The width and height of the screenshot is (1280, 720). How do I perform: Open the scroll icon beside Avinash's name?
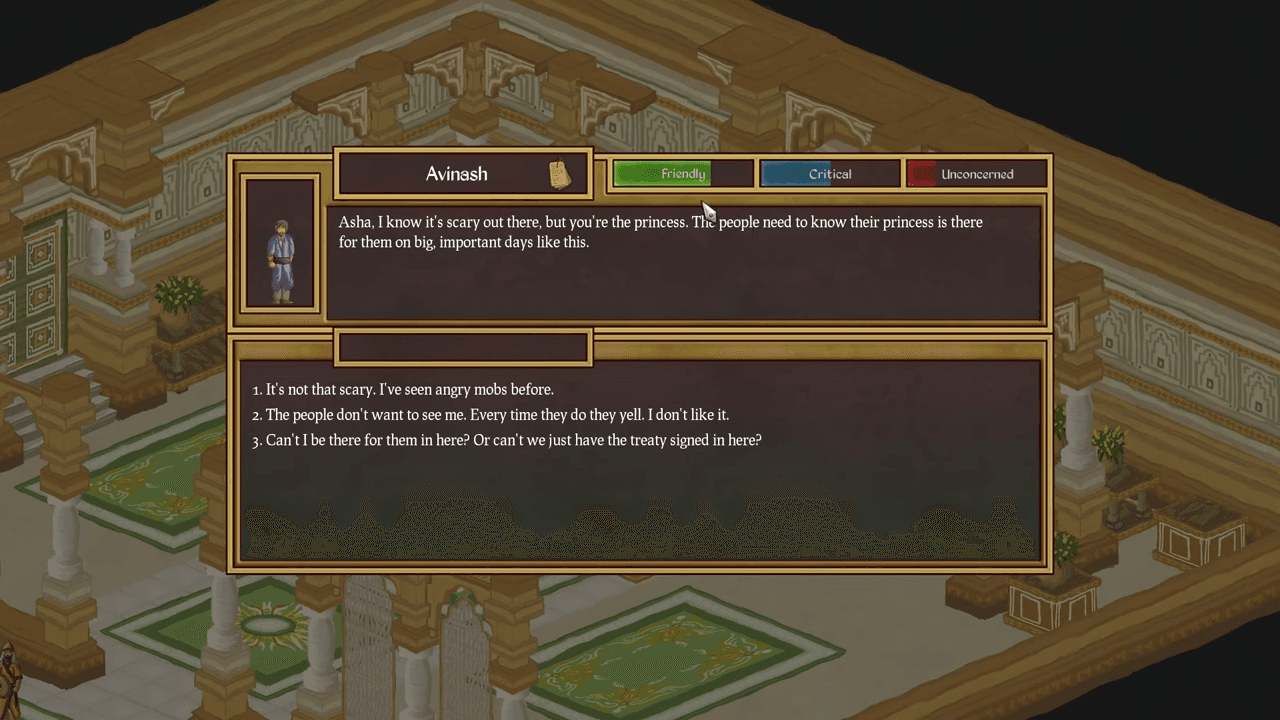(x=560, y=174)
